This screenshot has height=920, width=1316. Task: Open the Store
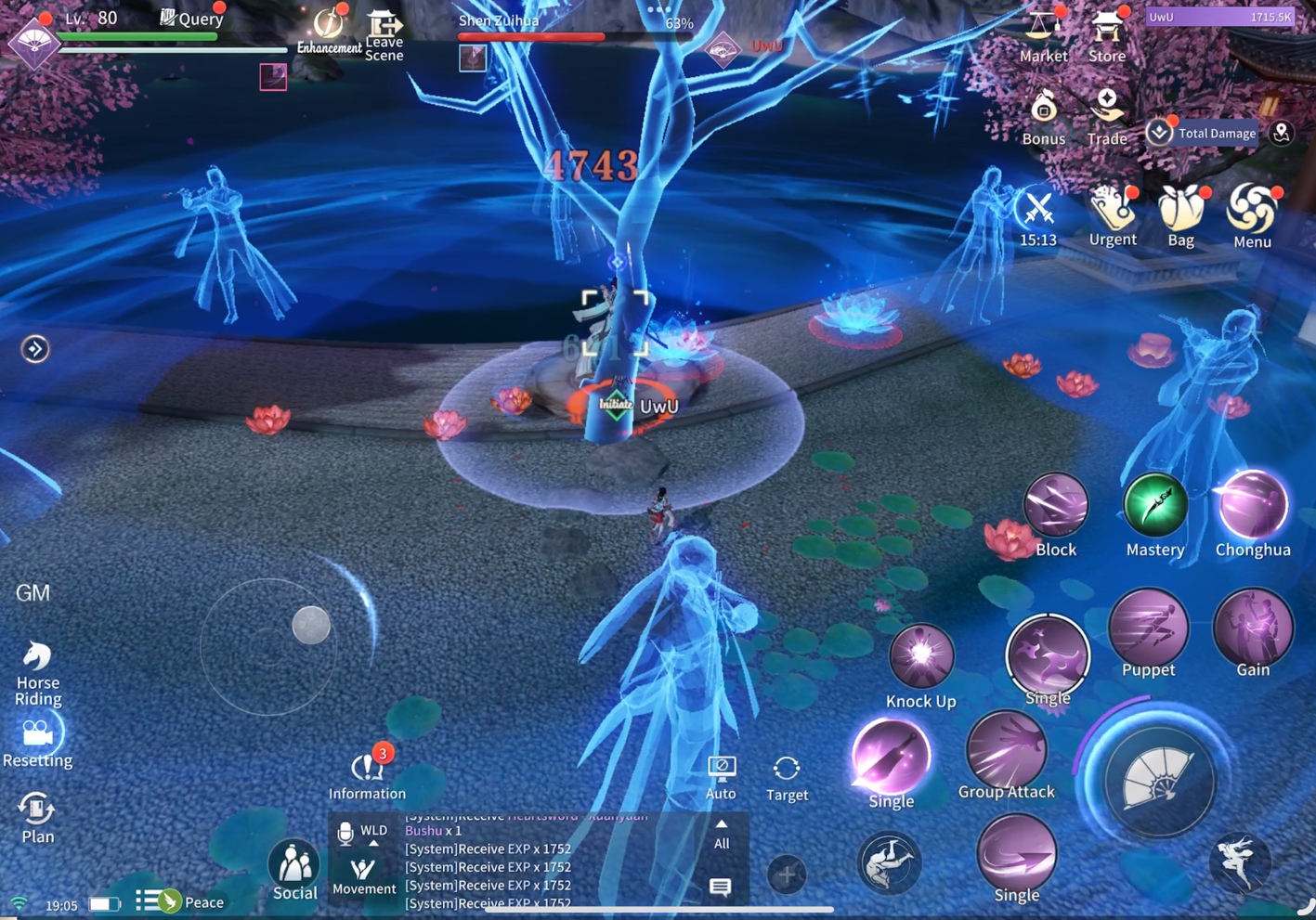1106,33
